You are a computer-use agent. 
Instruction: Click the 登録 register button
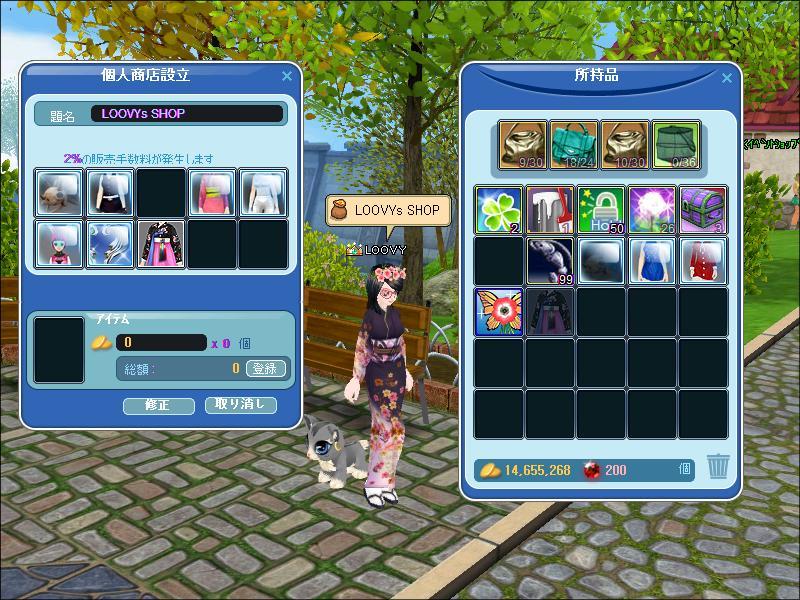click(x=265, y=368)
